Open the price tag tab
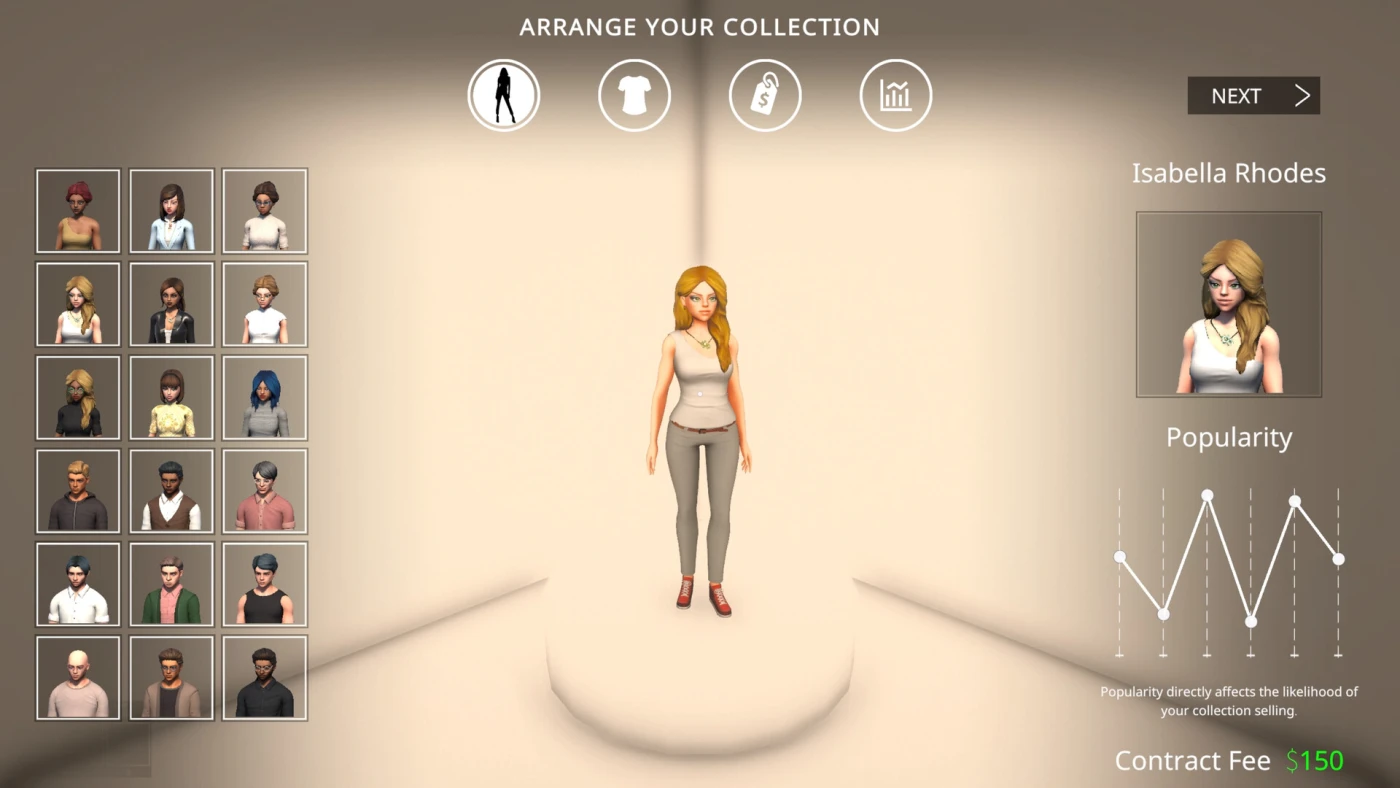 point(765,96)
